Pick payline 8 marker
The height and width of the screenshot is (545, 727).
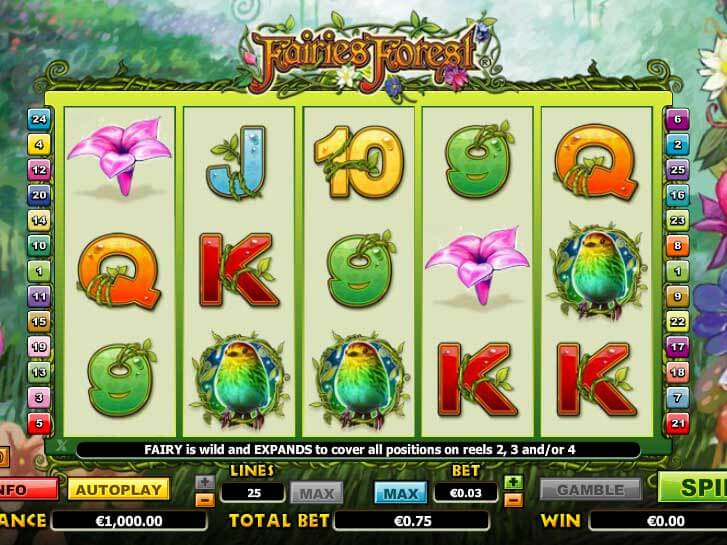[x=678, y=245]
